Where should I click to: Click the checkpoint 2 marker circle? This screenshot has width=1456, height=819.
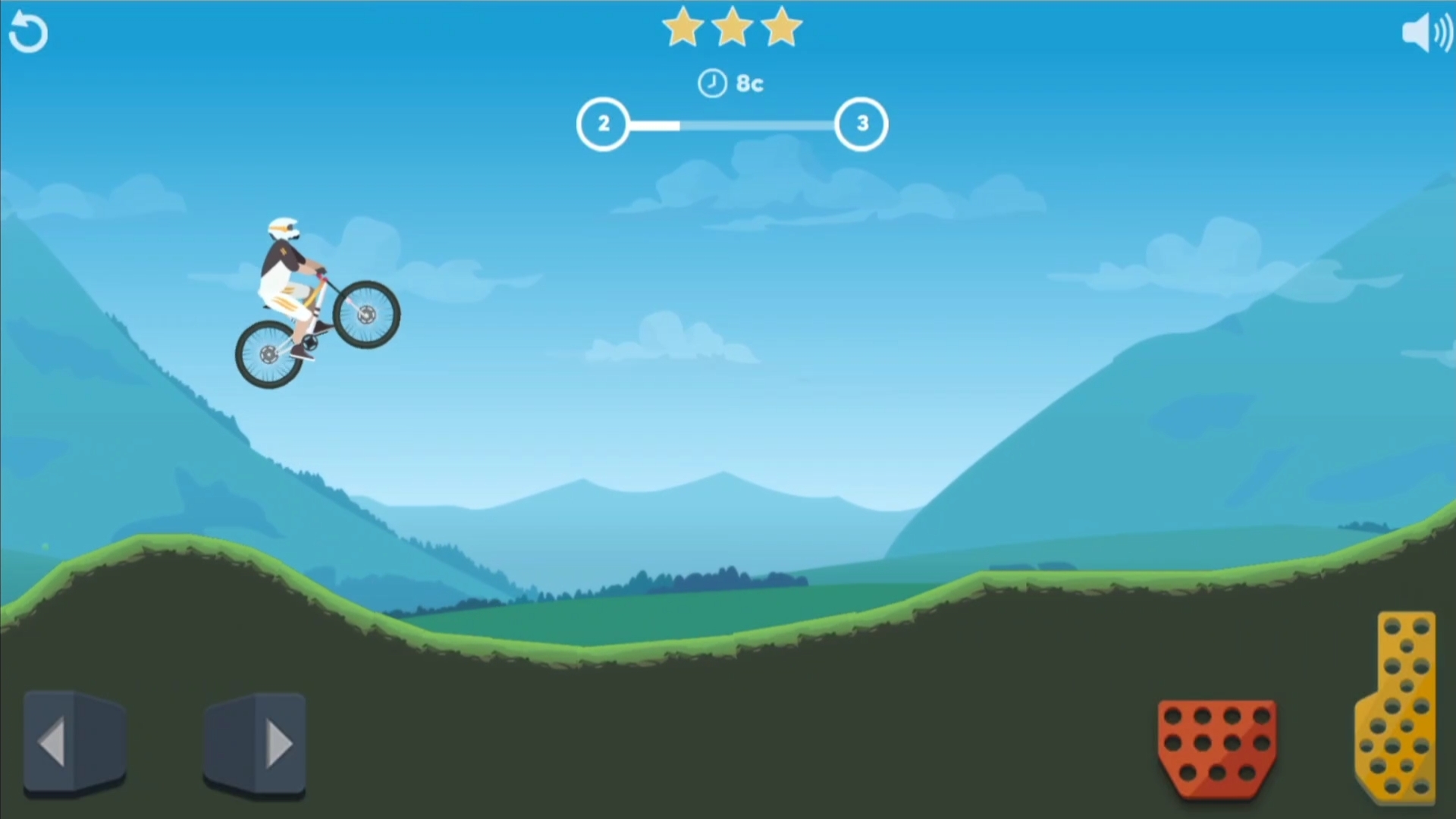click(604, 124)
